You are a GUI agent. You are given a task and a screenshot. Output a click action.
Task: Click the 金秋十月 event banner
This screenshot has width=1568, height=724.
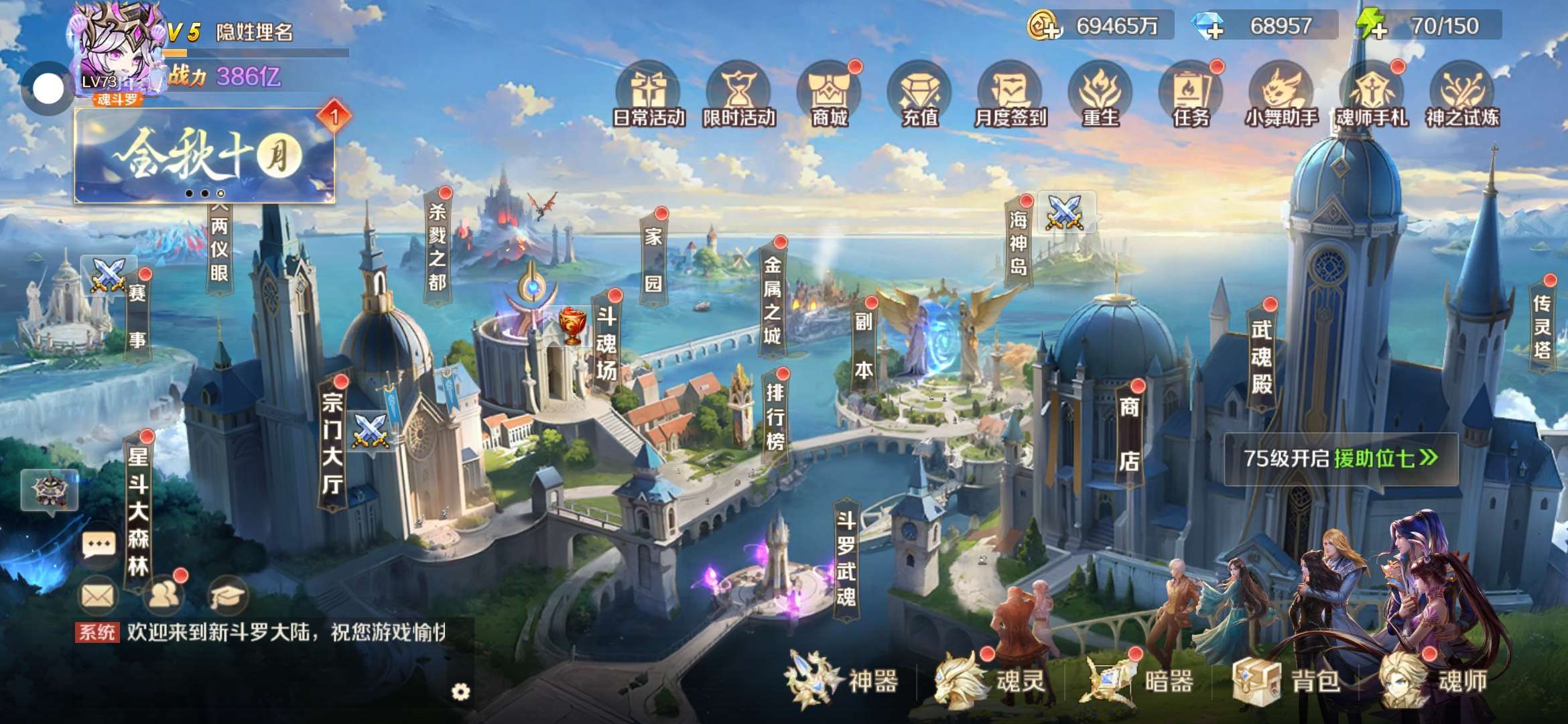tap(204, 156)
